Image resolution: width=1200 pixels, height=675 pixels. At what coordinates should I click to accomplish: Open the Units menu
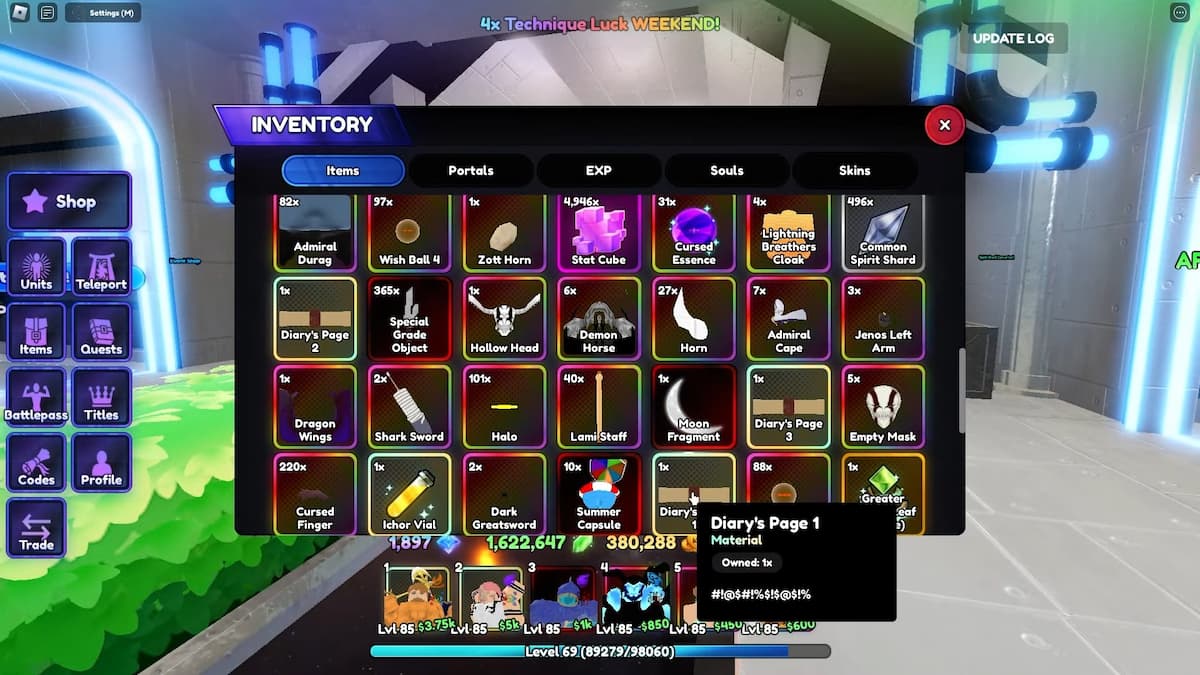click(x=36, y=268)
